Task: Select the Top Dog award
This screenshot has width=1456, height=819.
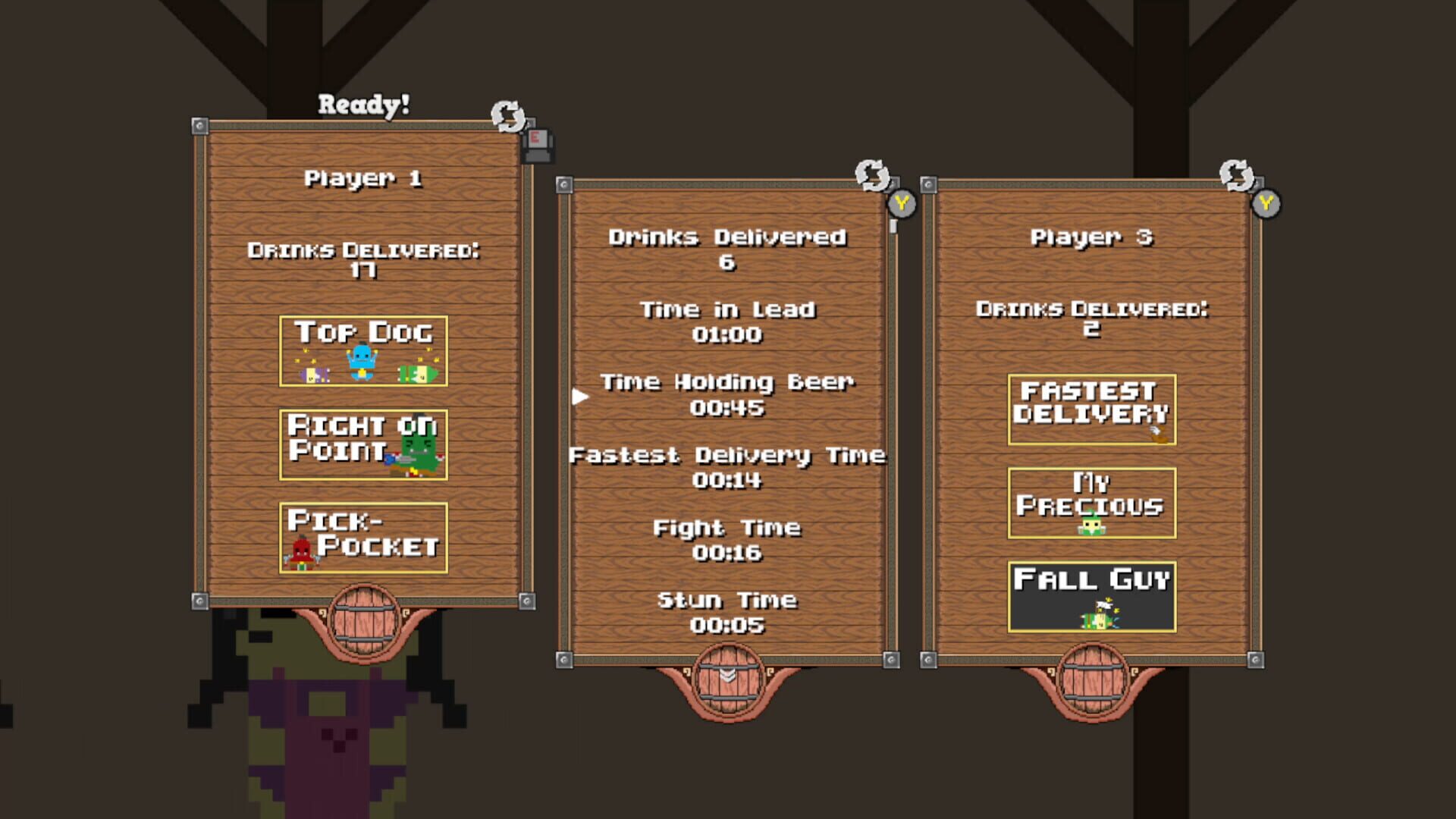Action: pyautogui.click(x=363, y=352)
